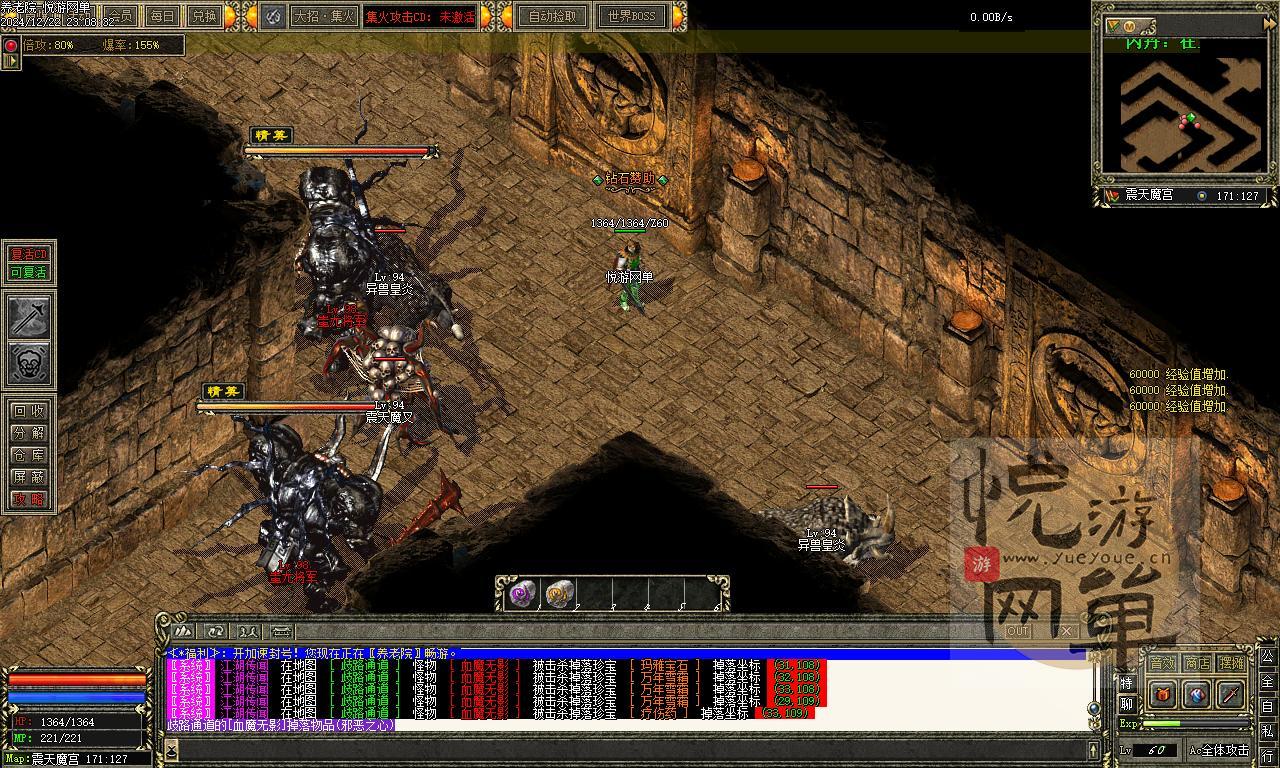Toggle 自动捡取 auto pickup

[x=553, y=16]
